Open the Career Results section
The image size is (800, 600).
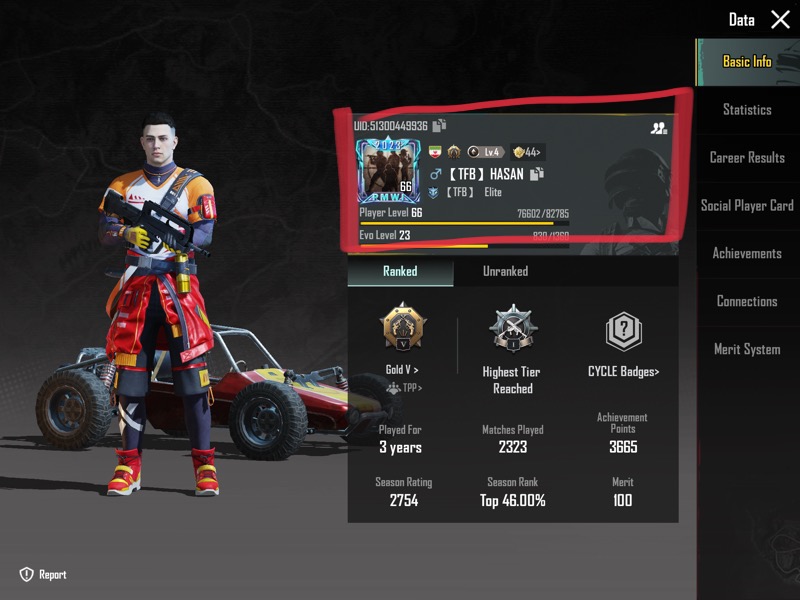[747, 158]
